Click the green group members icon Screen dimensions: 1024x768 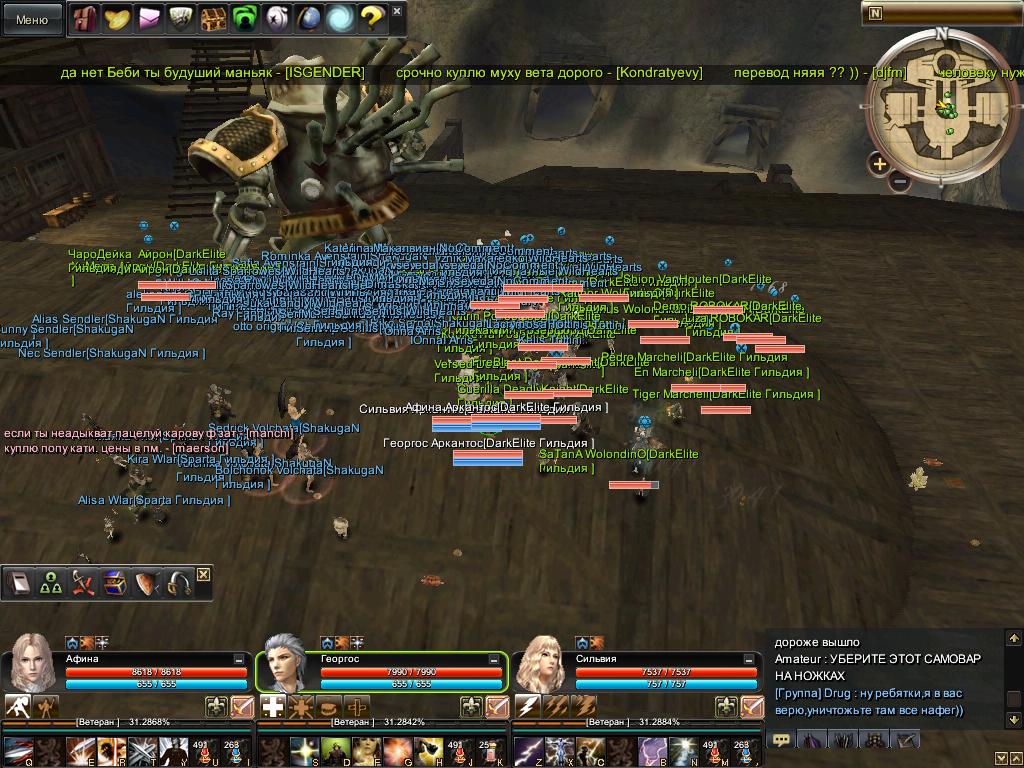click(51, 583)
